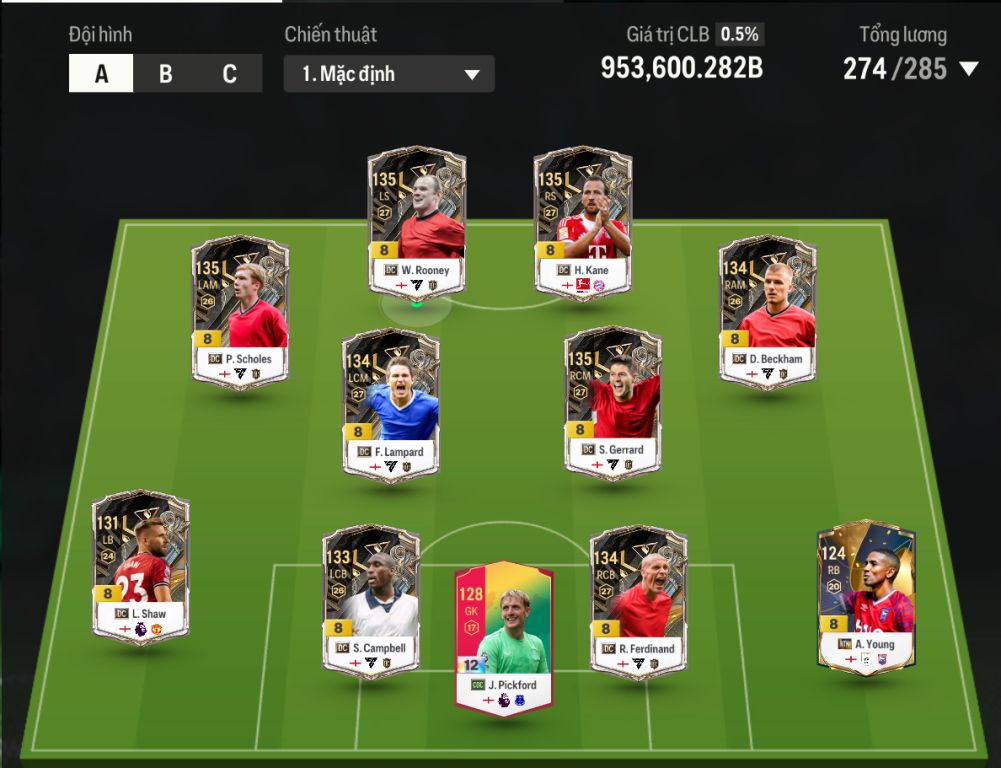The width and height of the screenshot is (1001, 768).
Task: Select S. Gerrard's player card
Action: pos(613,402)
